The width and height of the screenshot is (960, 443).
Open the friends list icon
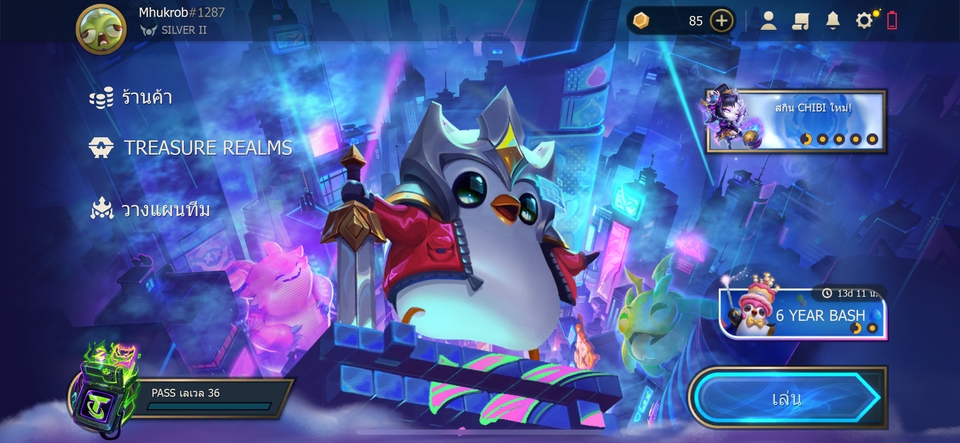click(x=768, y=20)
